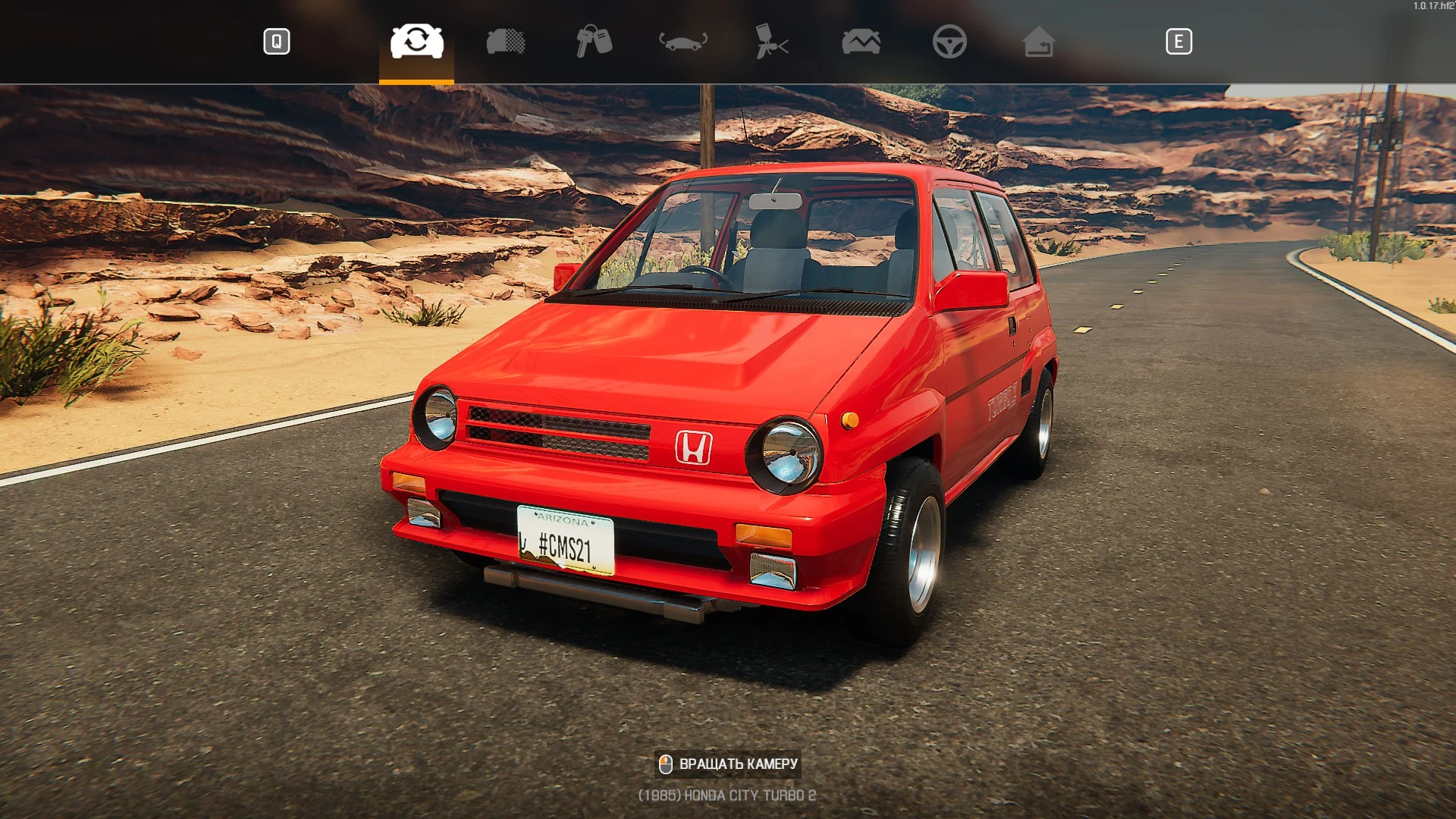Click the left mouse button icon beside ВРАЩАТЬ КАМЕРУ
The image size is (1456, 819).
click(x=666, y=763)
